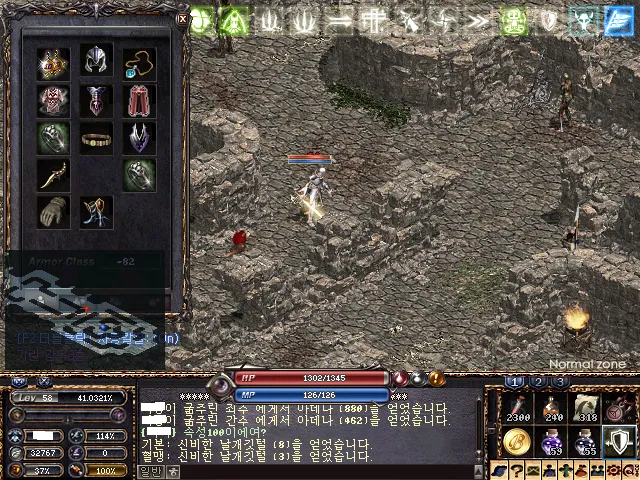Open the help question mark menu

tap(517, 471)
